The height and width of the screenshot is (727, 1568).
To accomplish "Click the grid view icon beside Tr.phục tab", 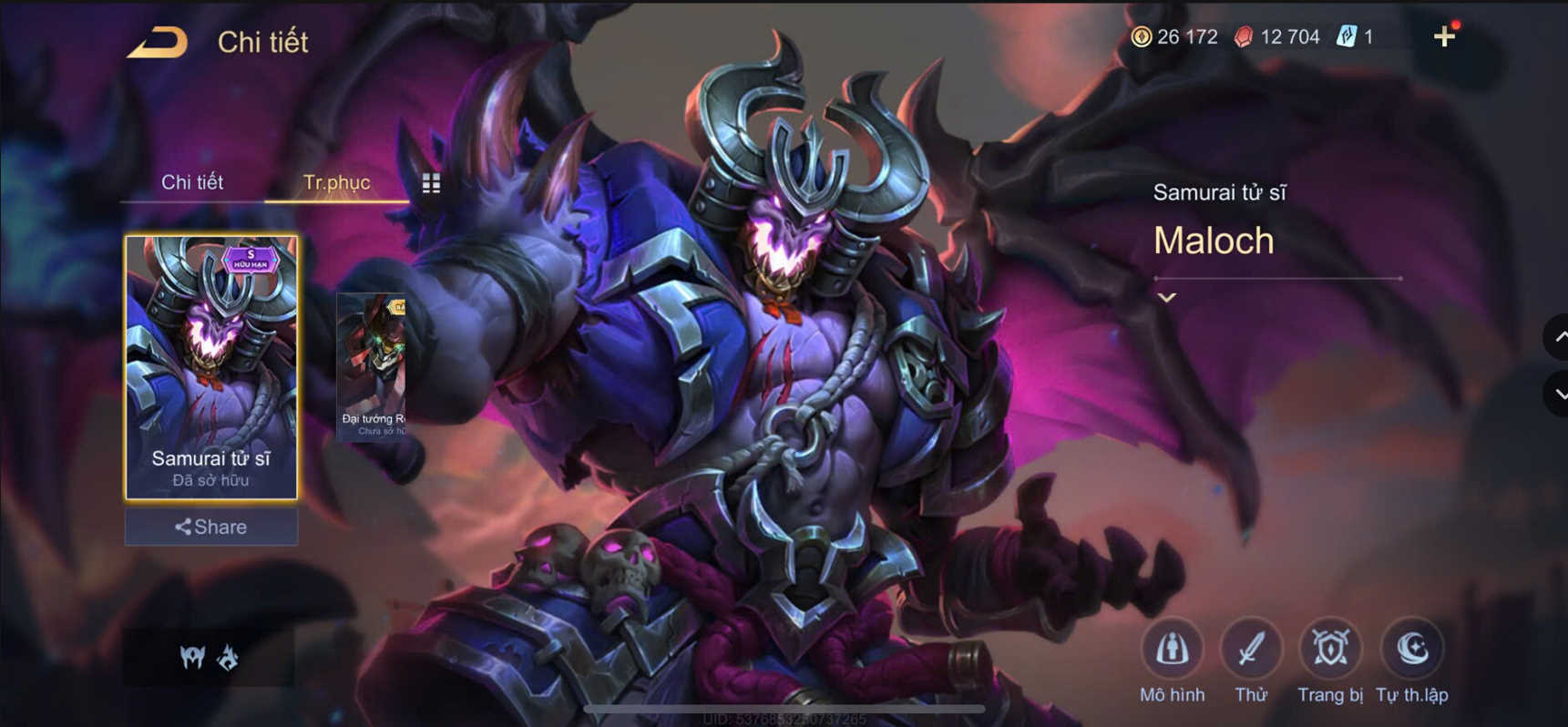I will click(x=431, y=182).
